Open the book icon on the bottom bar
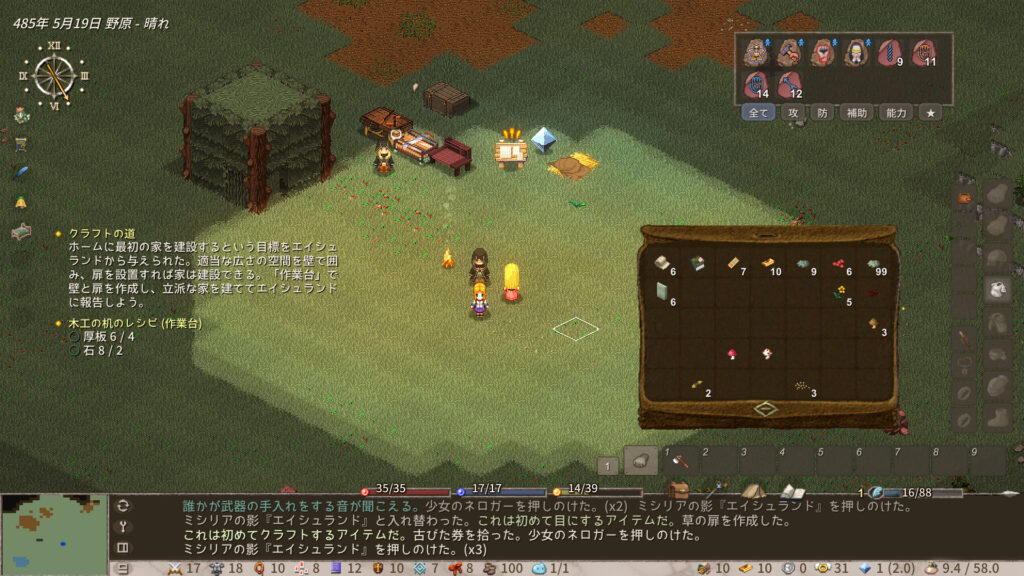The width and height of the screenshot is (1024, 576). (792, 491)
